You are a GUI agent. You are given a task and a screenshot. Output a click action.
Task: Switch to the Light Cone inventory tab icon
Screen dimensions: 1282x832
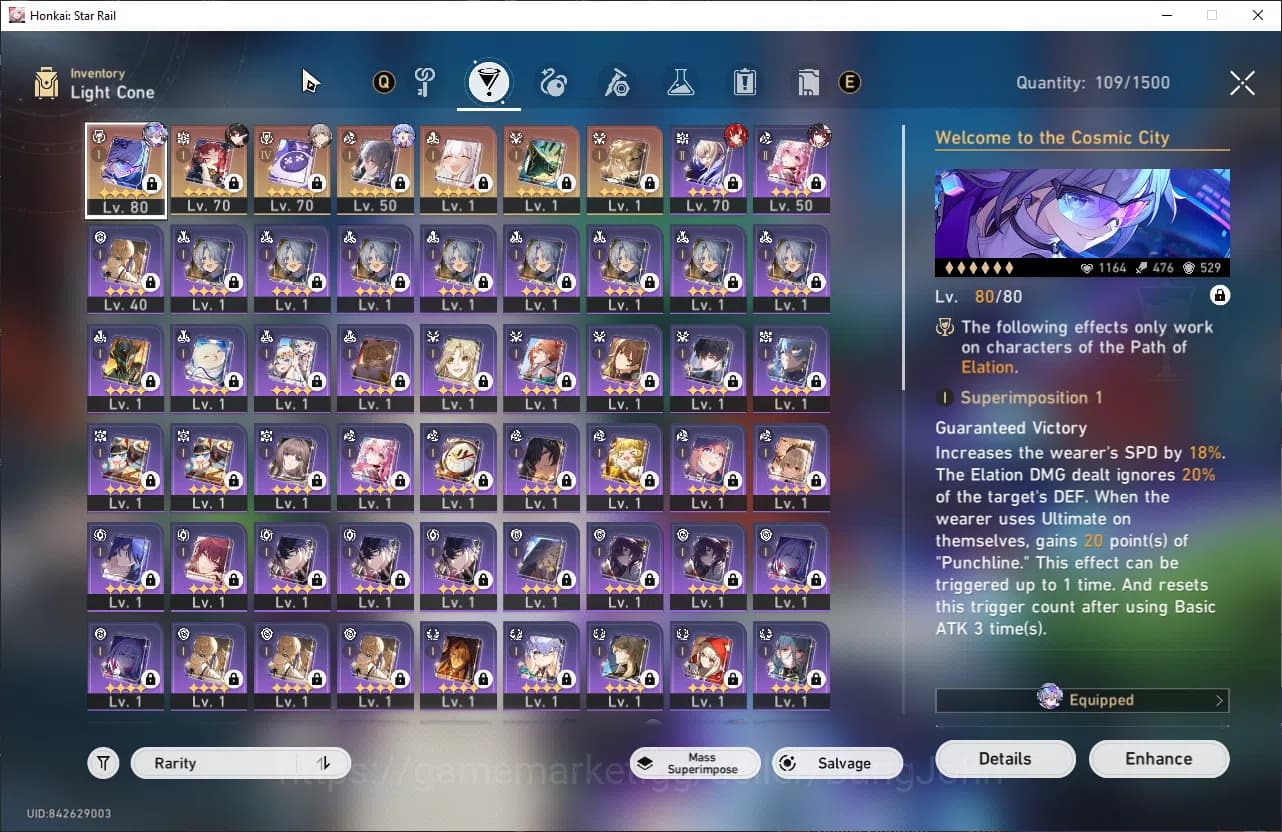[x=489, y=82]
